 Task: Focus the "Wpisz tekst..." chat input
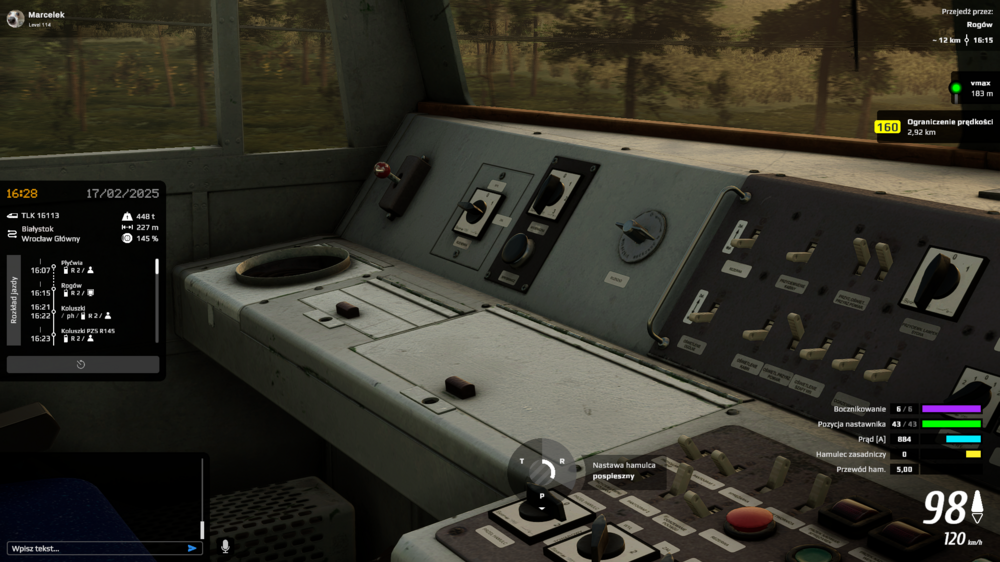point(95,548)
